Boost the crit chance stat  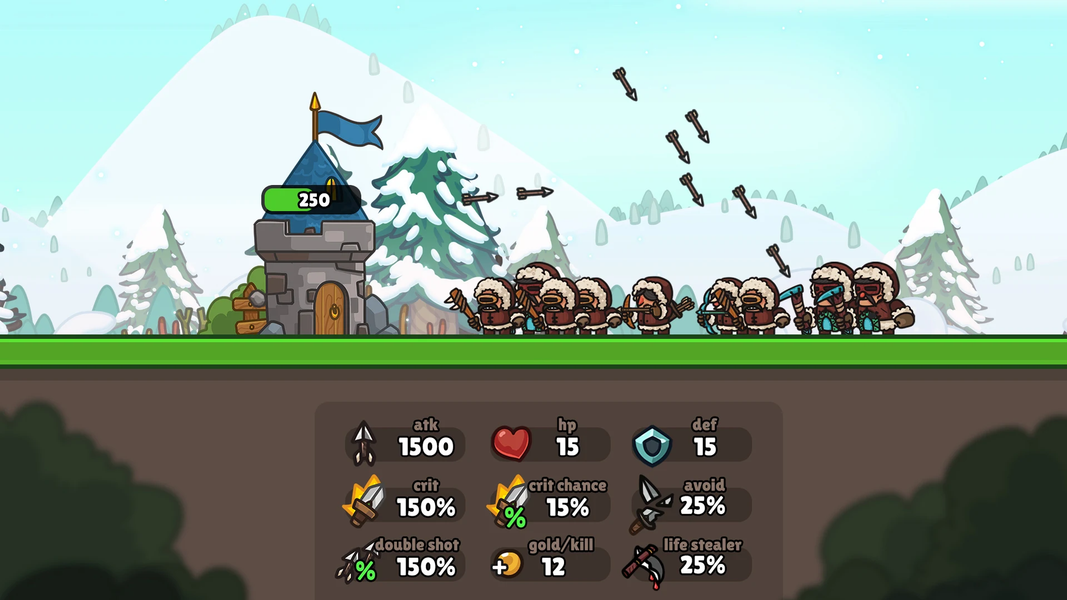(550, 504)
